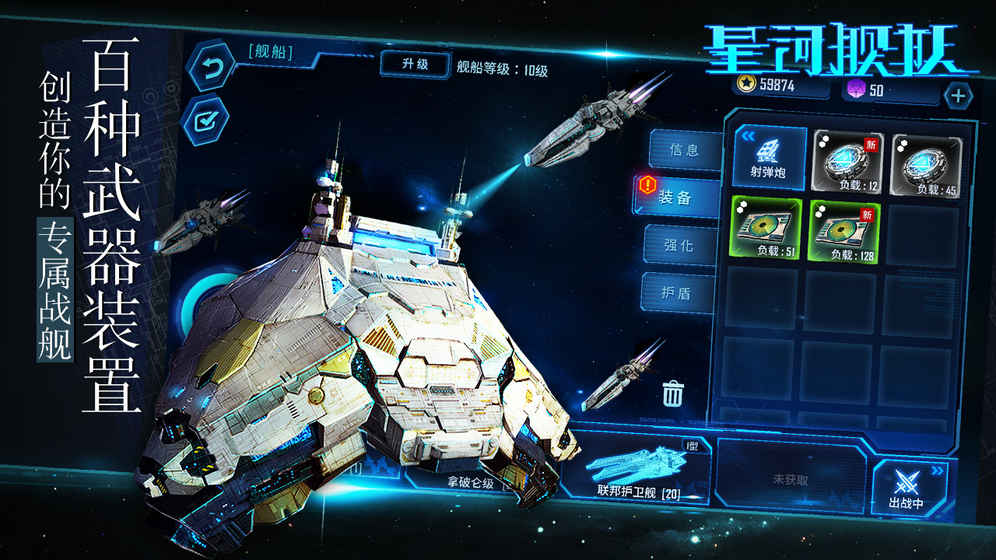
Task: Select the equipment with 负载 45
Action: pos(926,160)
